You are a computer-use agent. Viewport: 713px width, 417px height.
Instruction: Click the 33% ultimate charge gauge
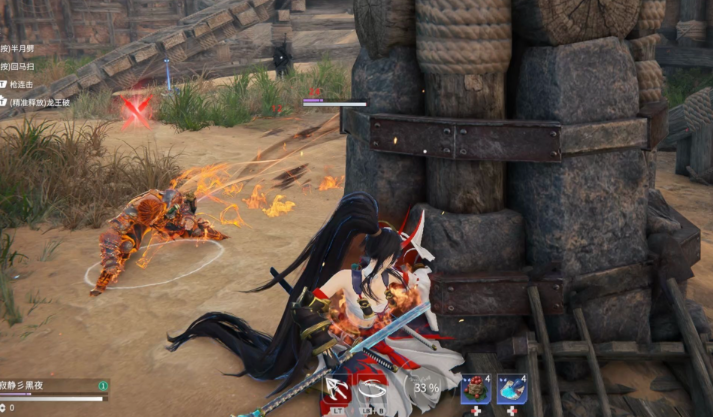[x=427, y=388]
